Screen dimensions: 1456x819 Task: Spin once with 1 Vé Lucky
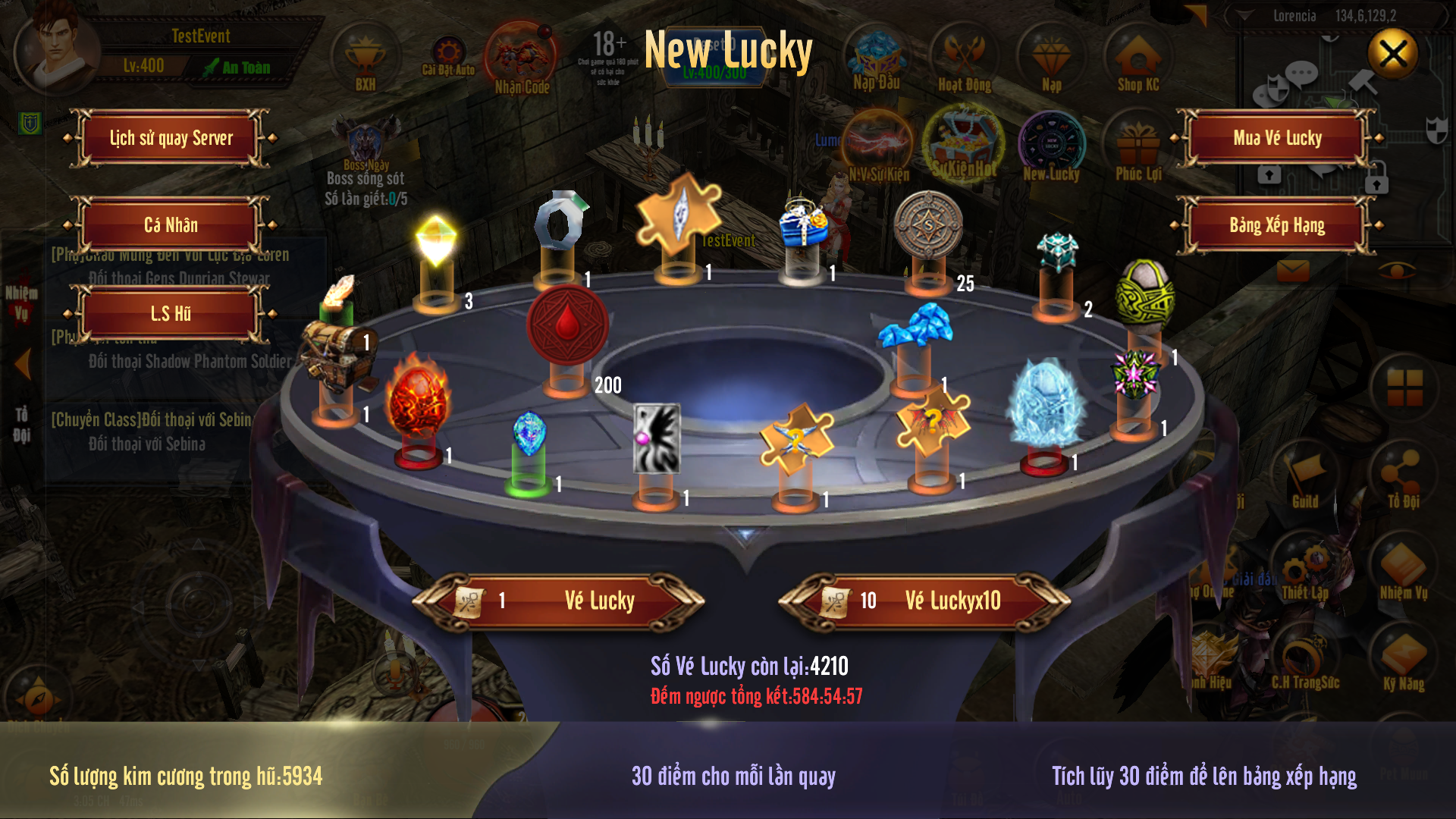click(559, 601)
